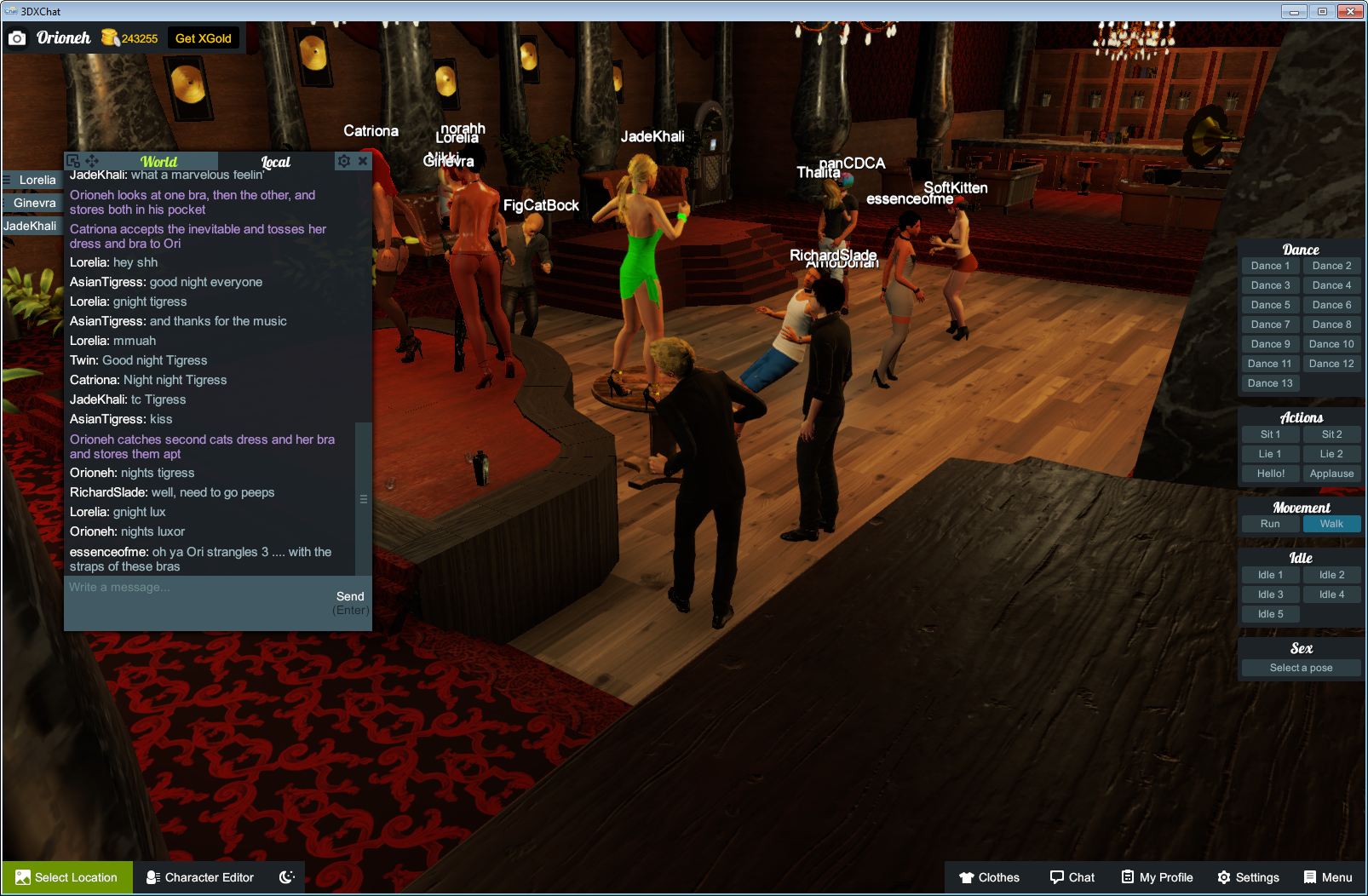This screenshot has height=896, width=1368.
Task: Switch chat to the Local tab
Action: pos(275,162)
